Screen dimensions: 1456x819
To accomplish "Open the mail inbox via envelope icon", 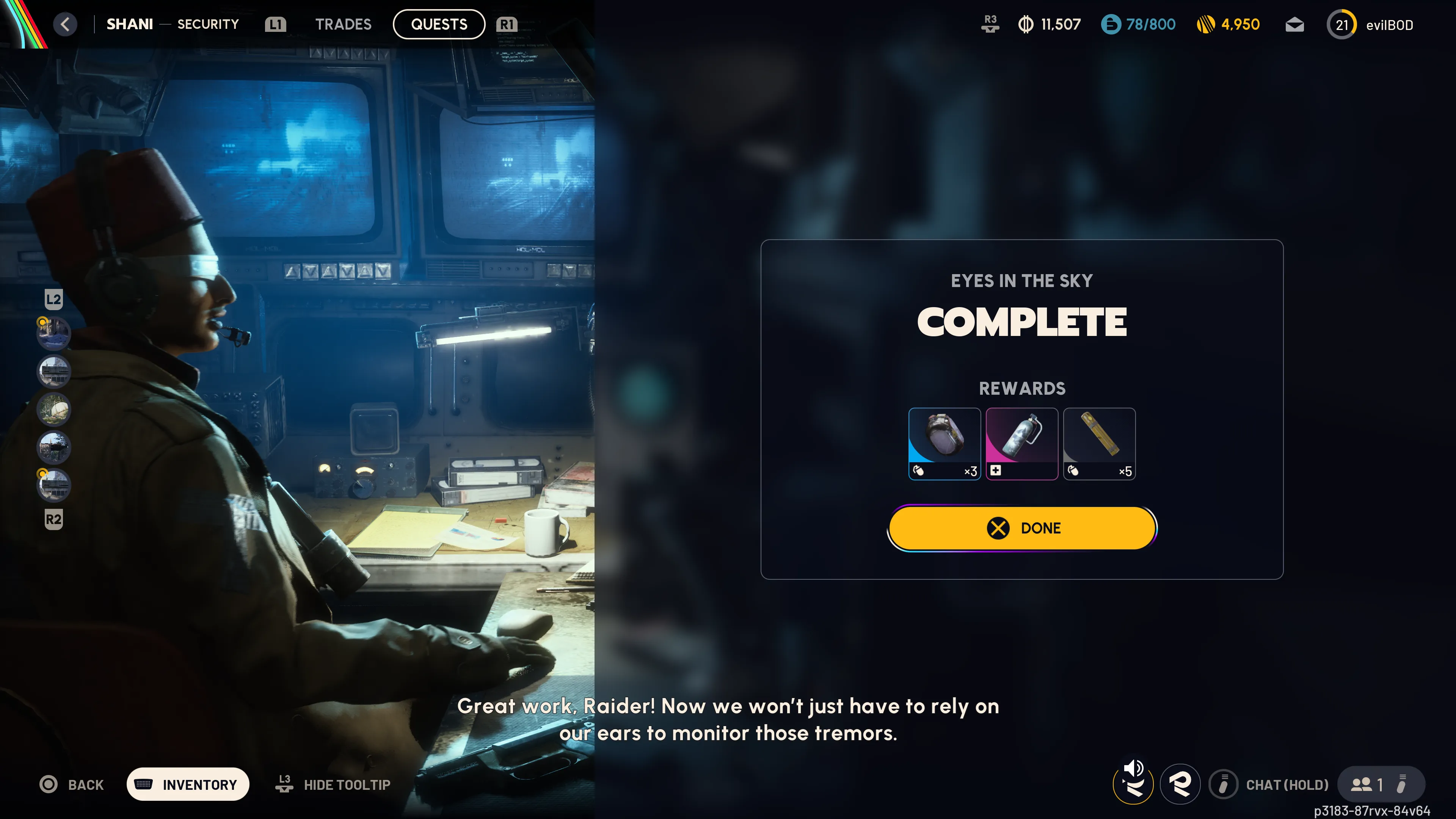I will [1294, 24].
